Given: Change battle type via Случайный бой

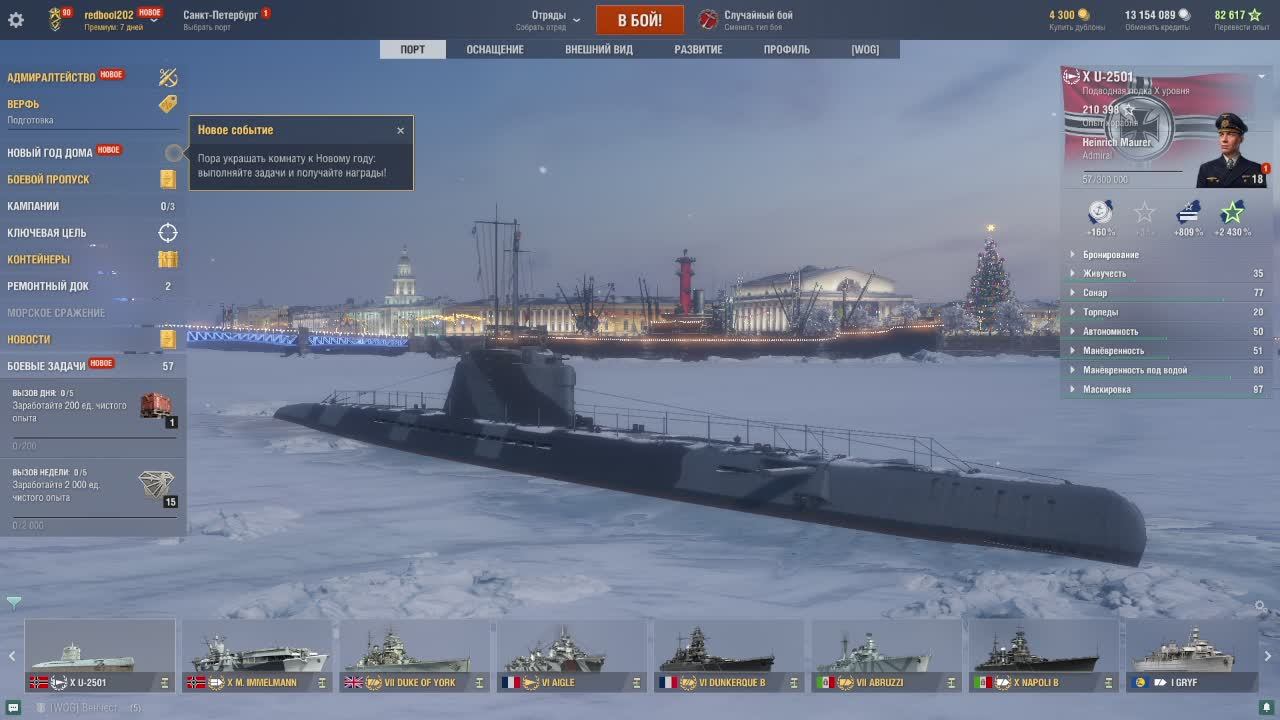Looking at the screenshot, I should (x=758, y=16).
